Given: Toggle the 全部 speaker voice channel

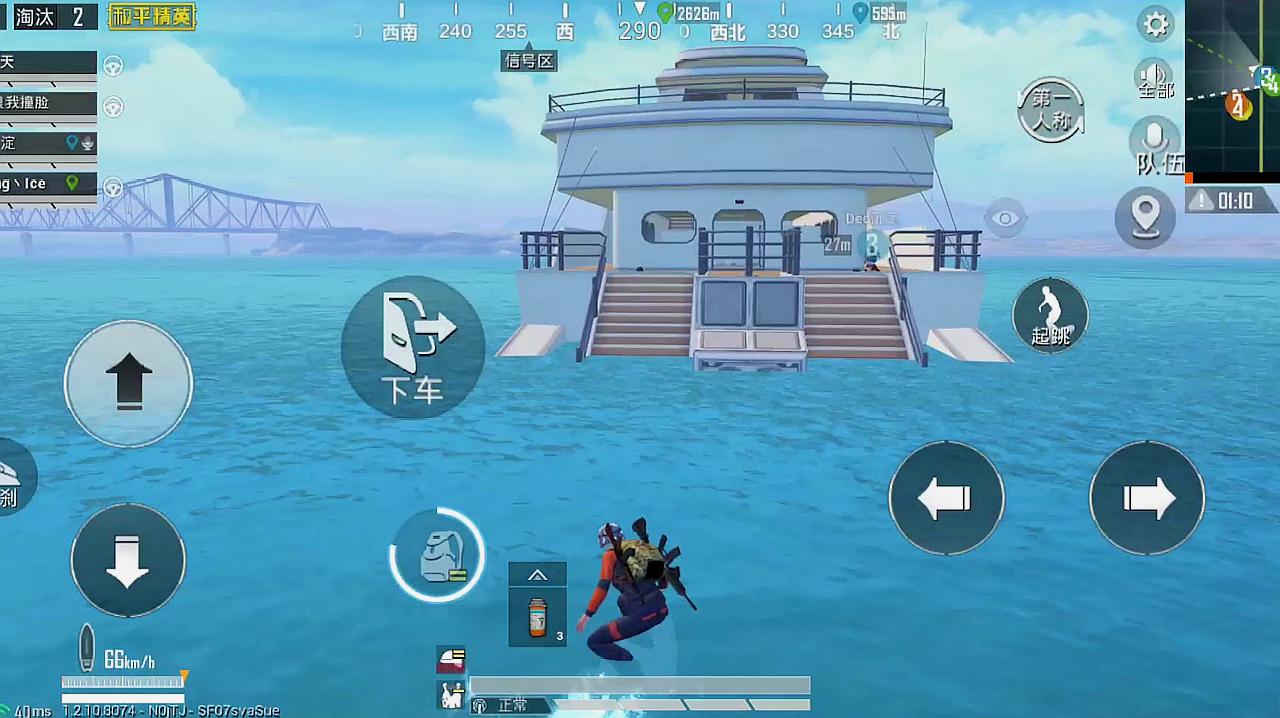Looking at the screenshot, I should pyautogui.click(x=1155, y=79).
